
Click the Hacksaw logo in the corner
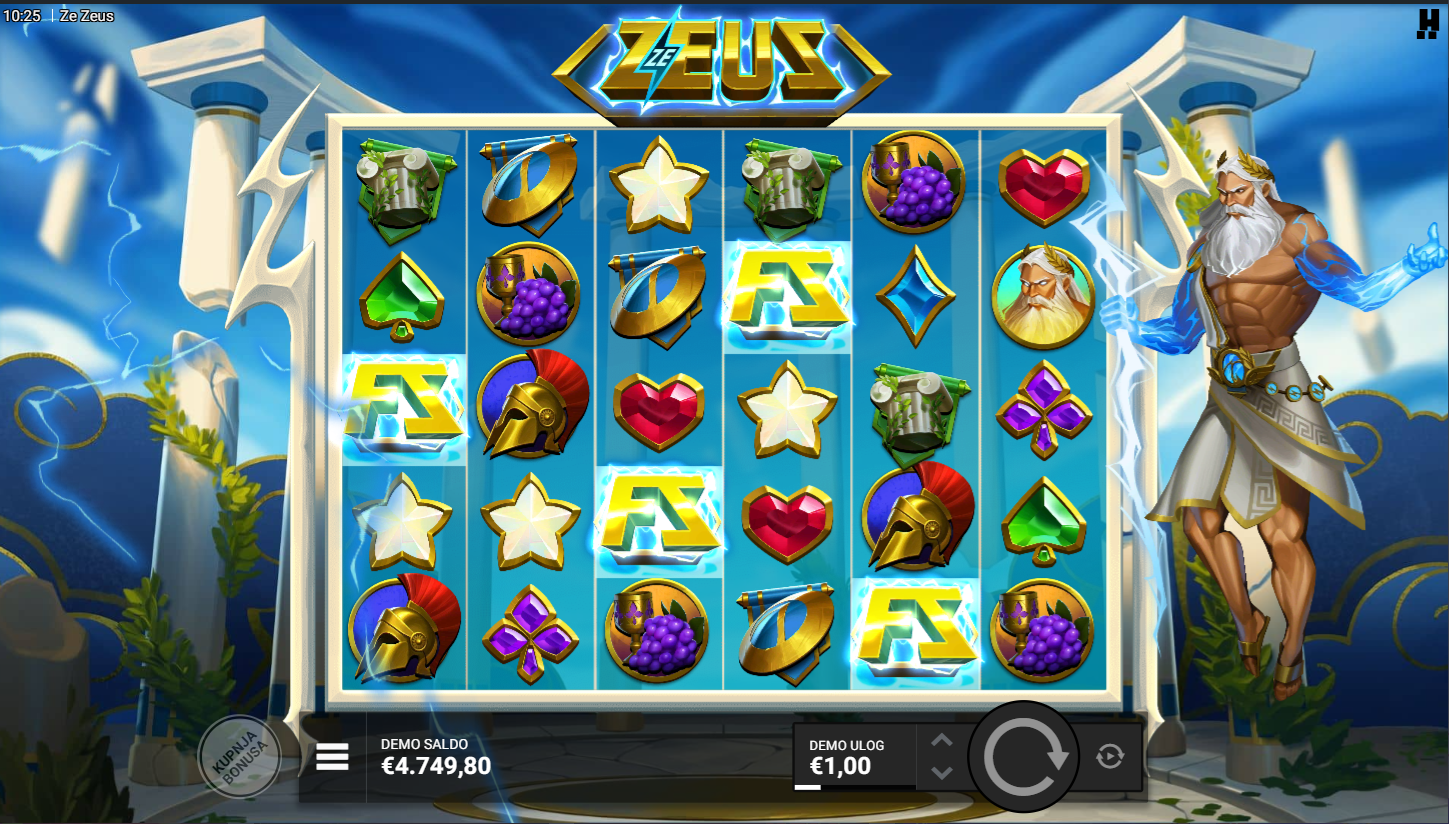1426,22
